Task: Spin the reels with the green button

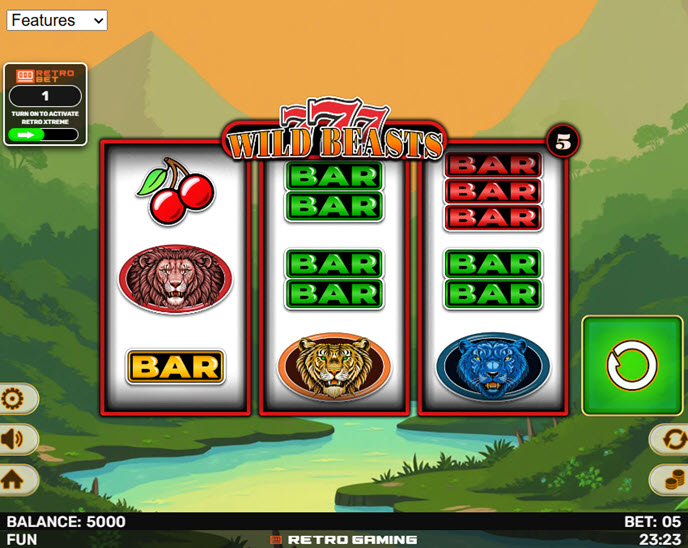Action: (632, 366)
